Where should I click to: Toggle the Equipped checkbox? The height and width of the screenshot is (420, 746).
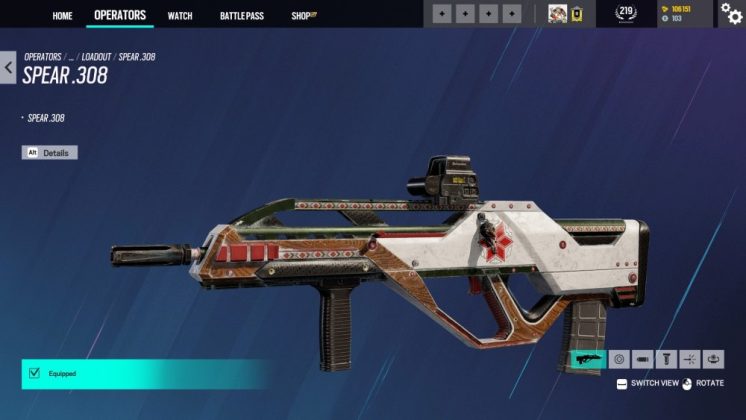33,373
